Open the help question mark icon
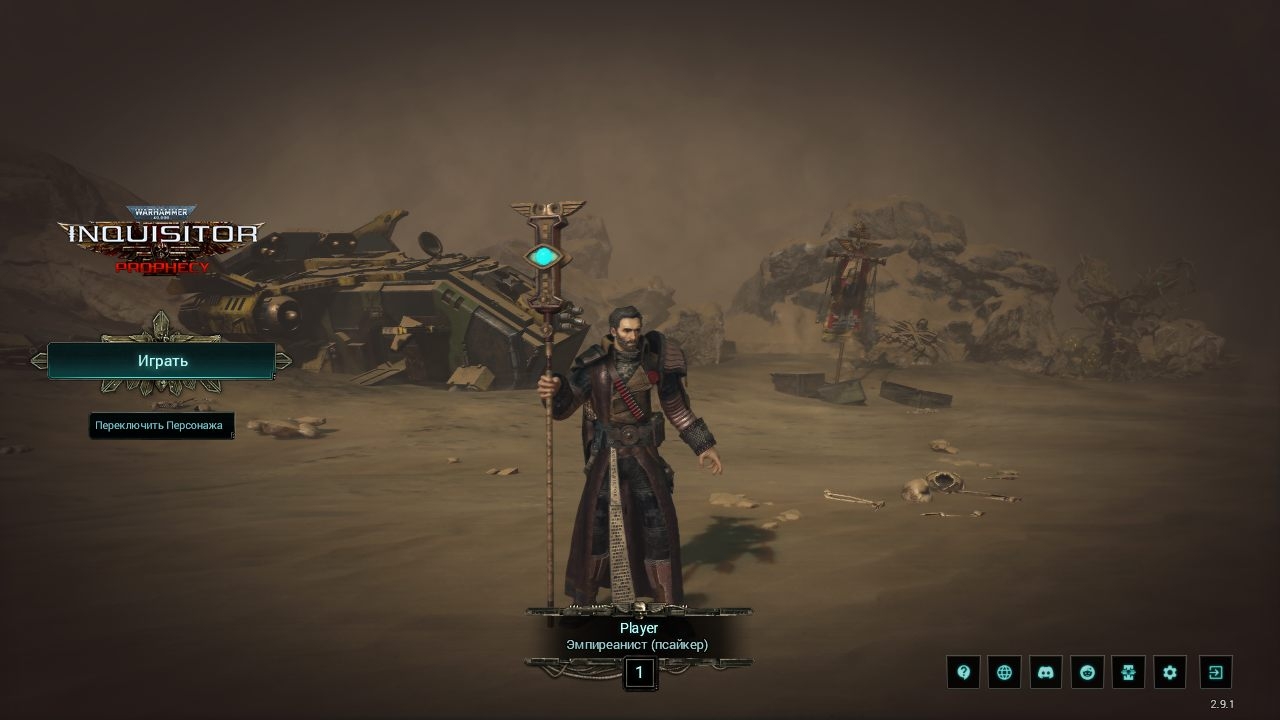This screenshot has height=720, width=1280. click(x=963, y=672)
